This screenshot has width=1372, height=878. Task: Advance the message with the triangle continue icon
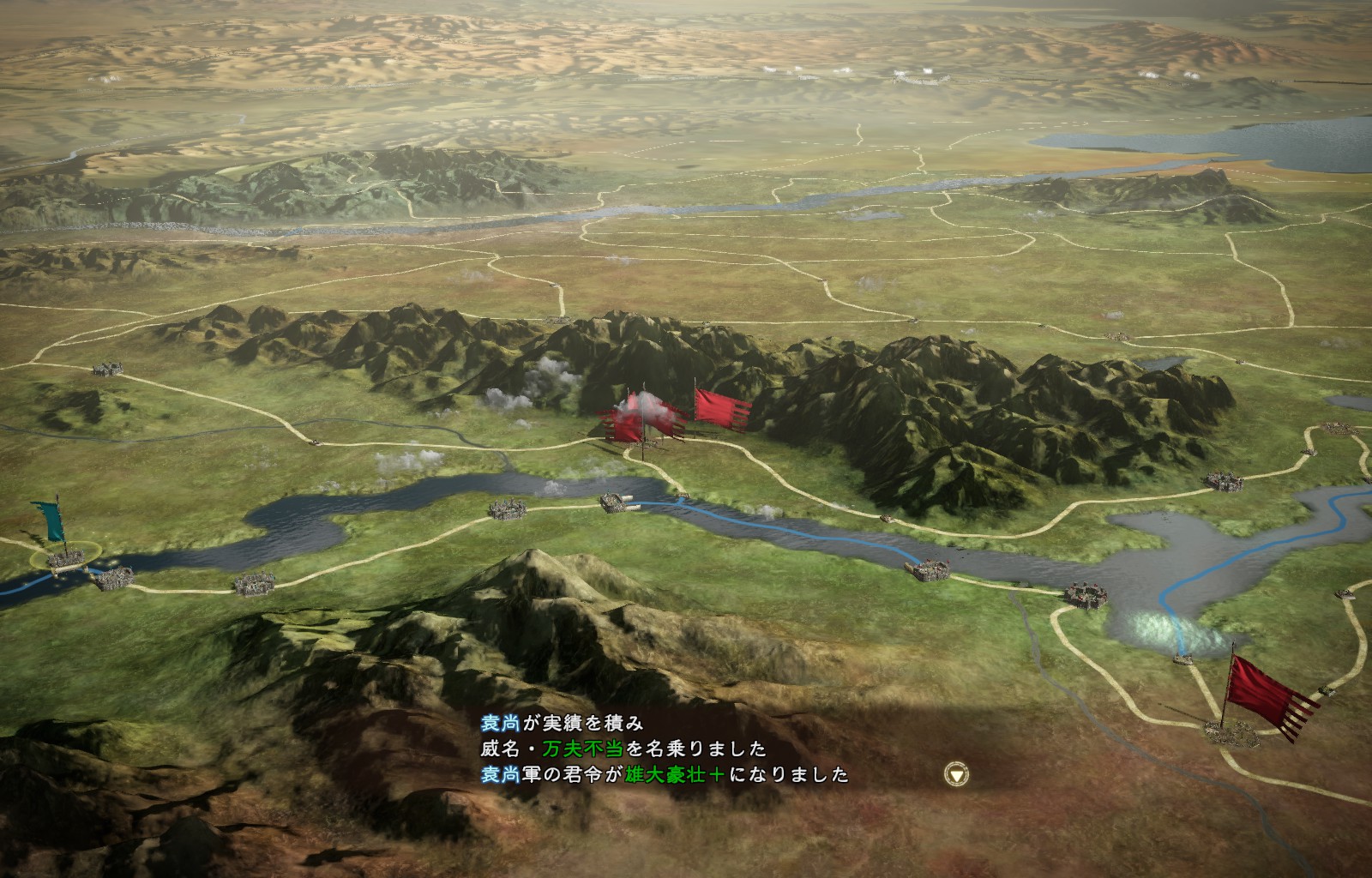[956, 774]
